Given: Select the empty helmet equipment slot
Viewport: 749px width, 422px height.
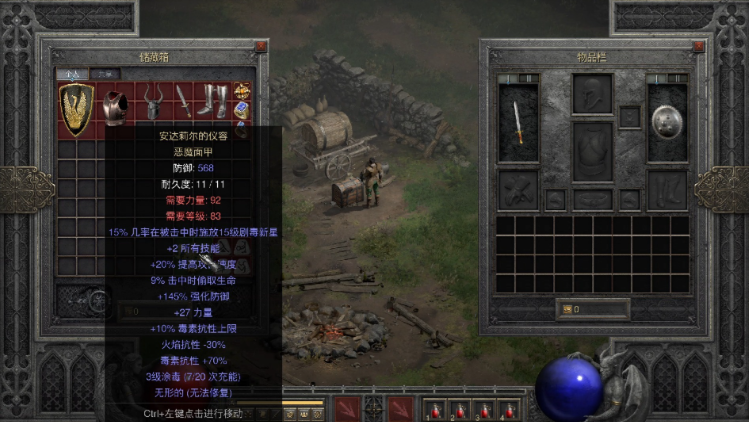Looking at the screenshot, I should (592, 93).
